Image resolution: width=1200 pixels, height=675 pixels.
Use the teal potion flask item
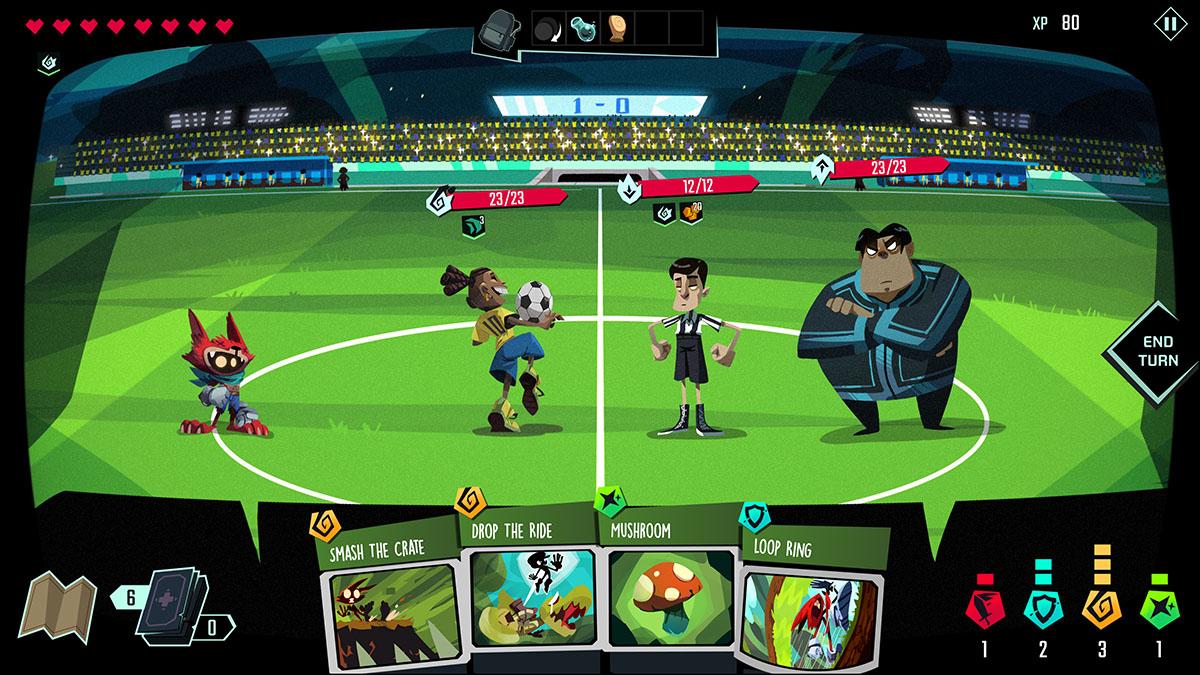click(583, 29)
